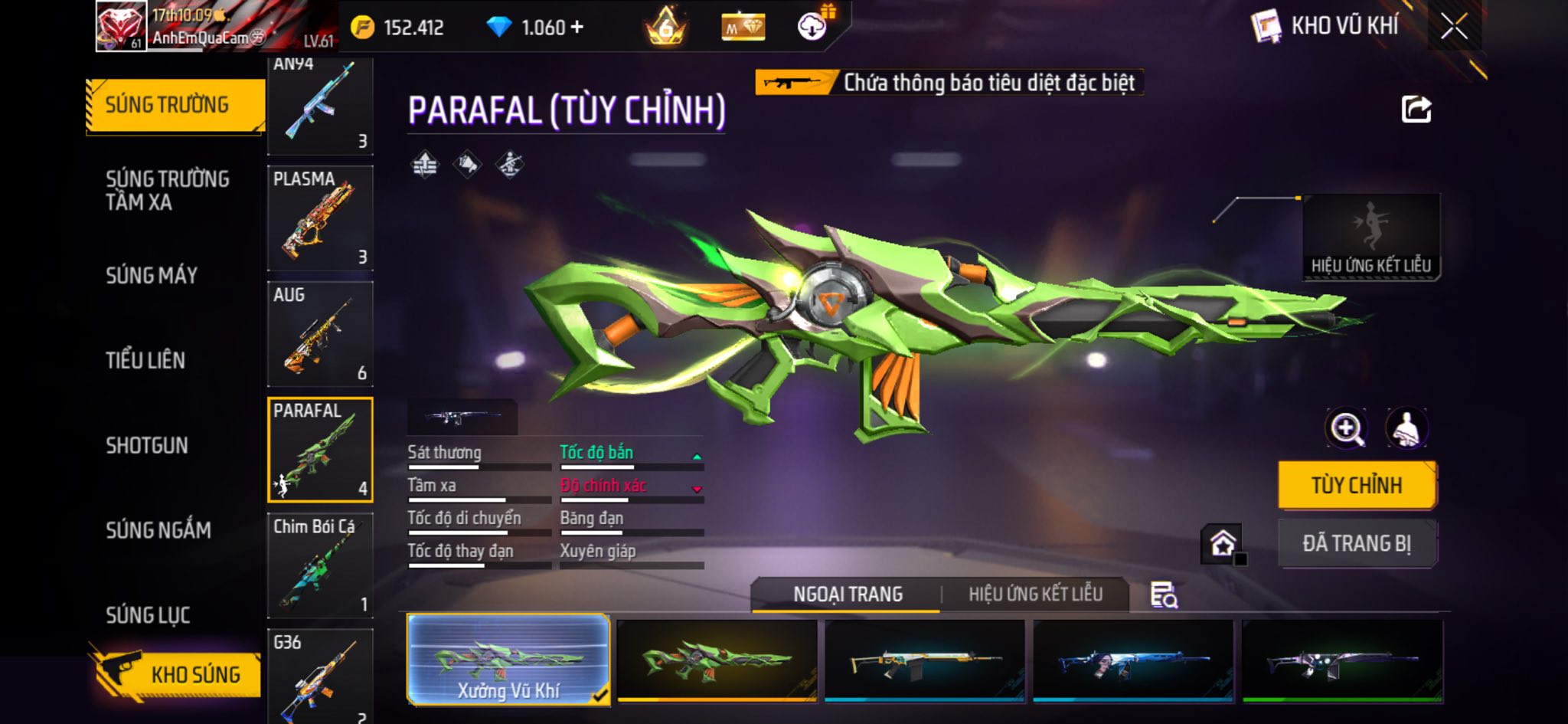1568x724 pixels.
Task: Select the Súng Trường Tầm Xa category
Action: [168, 191]
